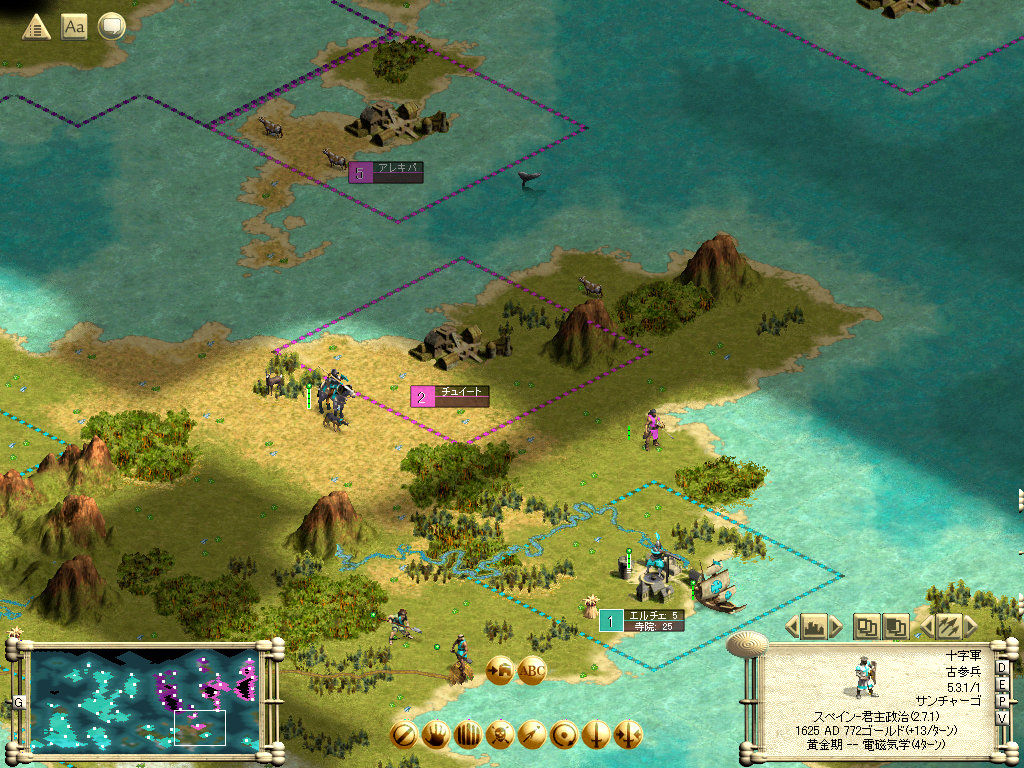The image size is (1024, 768).
Task: Open the Civilopedia 'Aa' button
Action: point(74,27)
